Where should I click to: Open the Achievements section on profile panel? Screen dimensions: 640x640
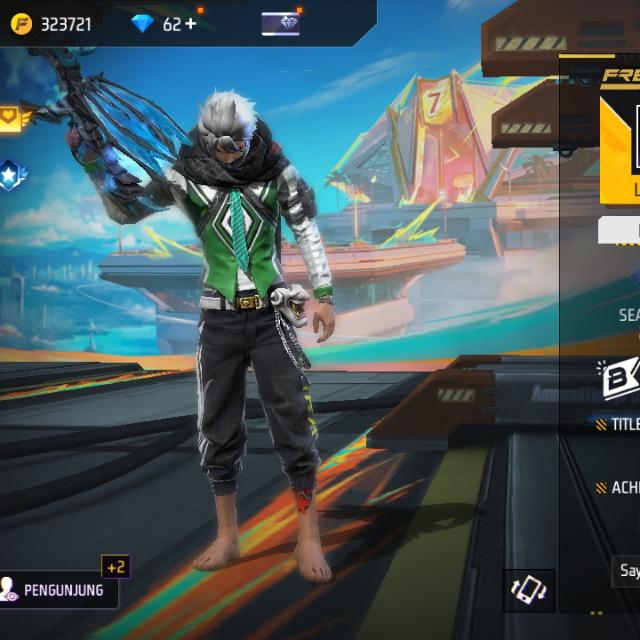[620, 488]
